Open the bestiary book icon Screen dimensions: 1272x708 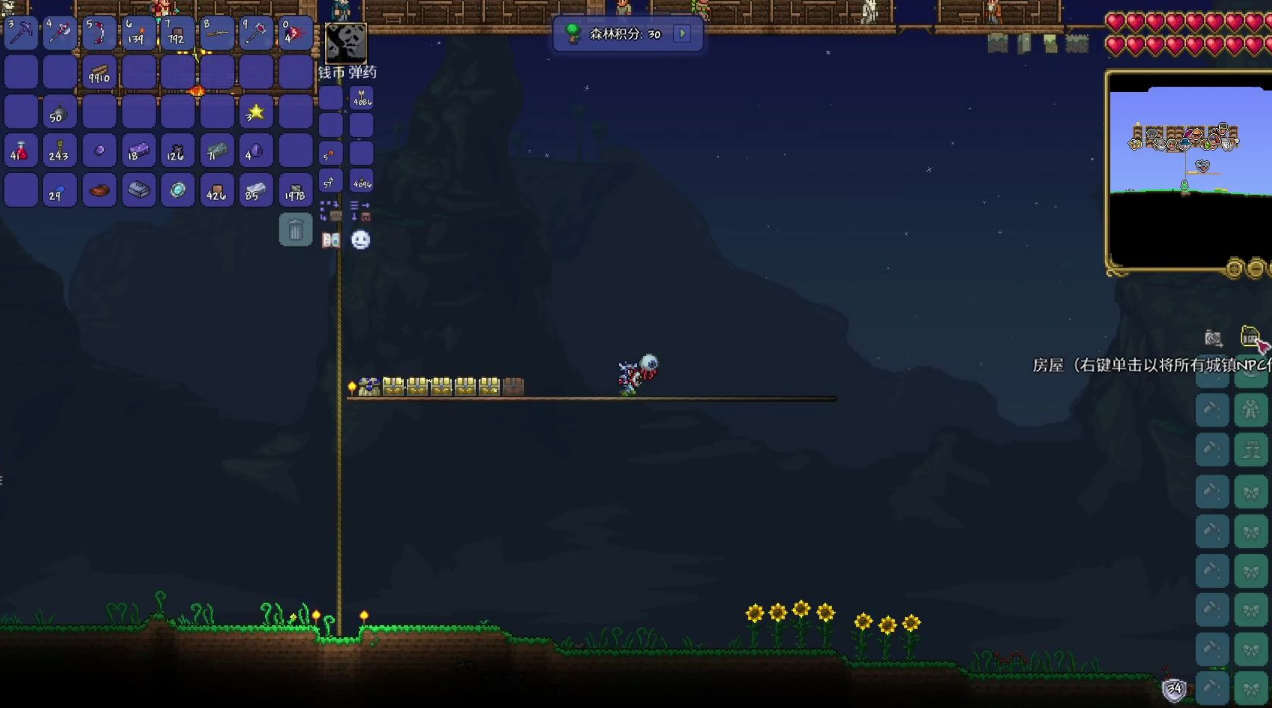(x=331, y=240)
